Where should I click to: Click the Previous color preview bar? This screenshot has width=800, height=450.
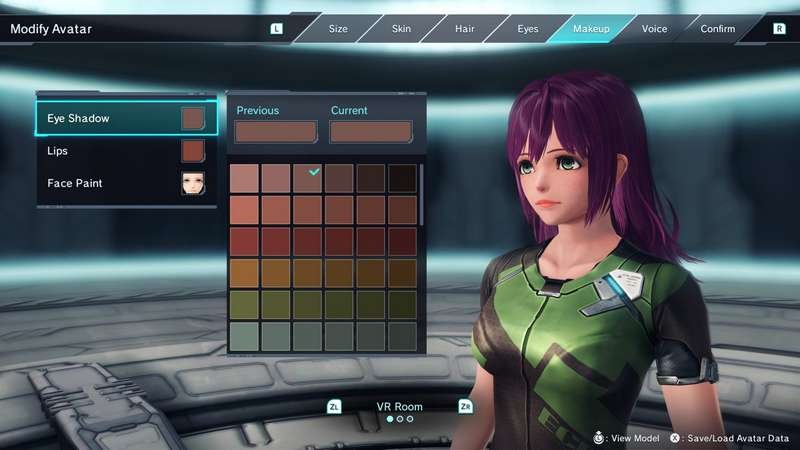pyautogui.click(x=276, y=132)
